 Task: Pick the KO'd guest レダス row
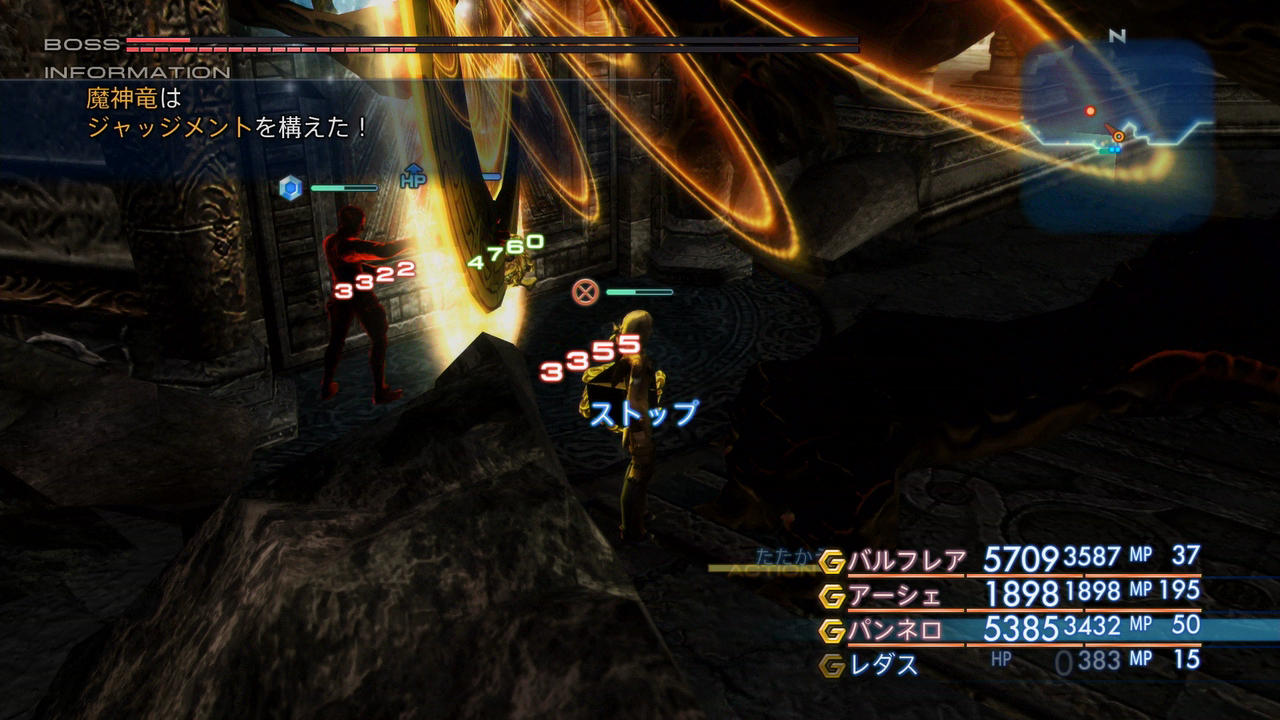884,665
